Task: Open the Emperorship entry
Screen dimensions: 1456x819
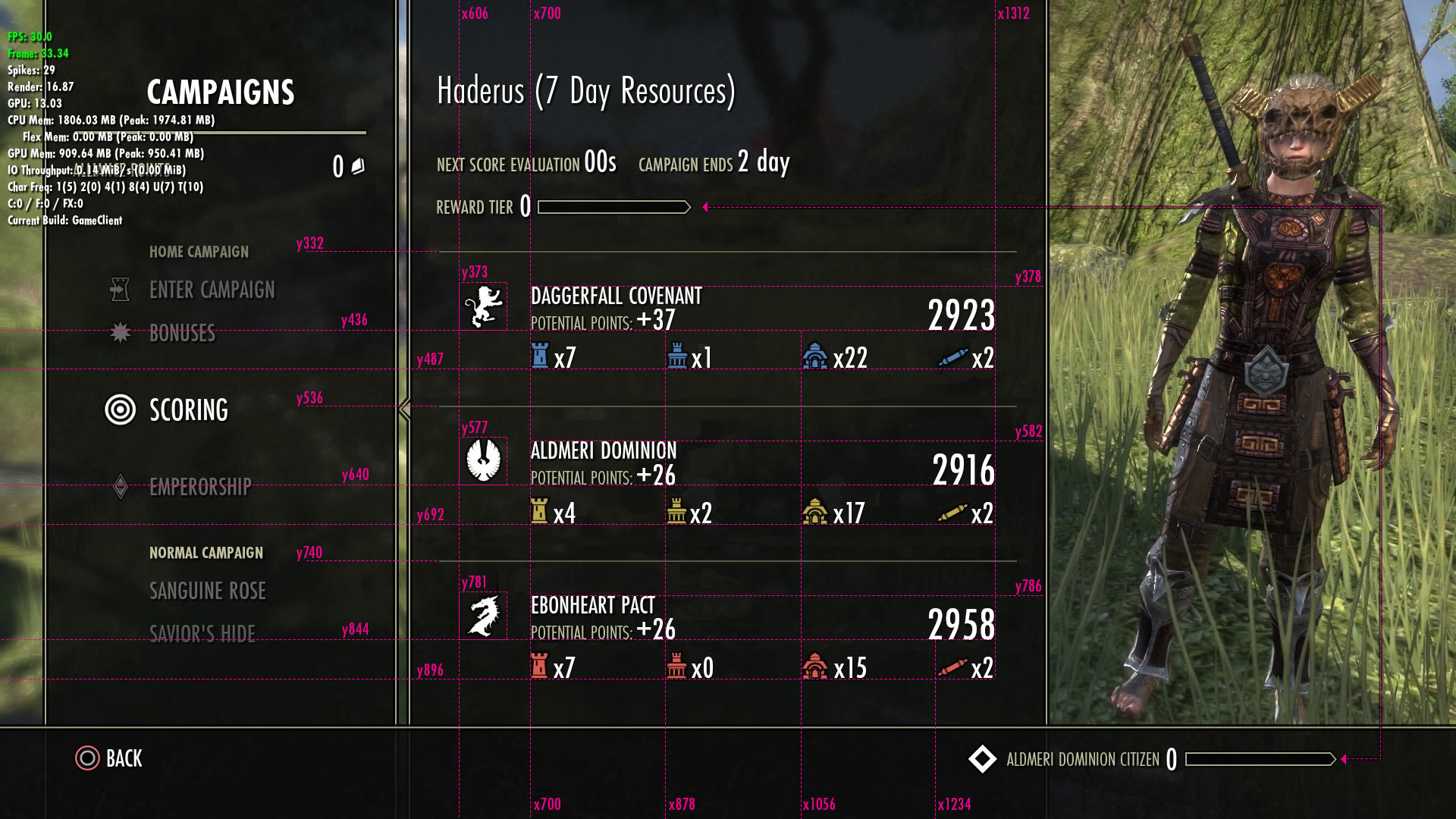Action: click(x=200, y=487)
